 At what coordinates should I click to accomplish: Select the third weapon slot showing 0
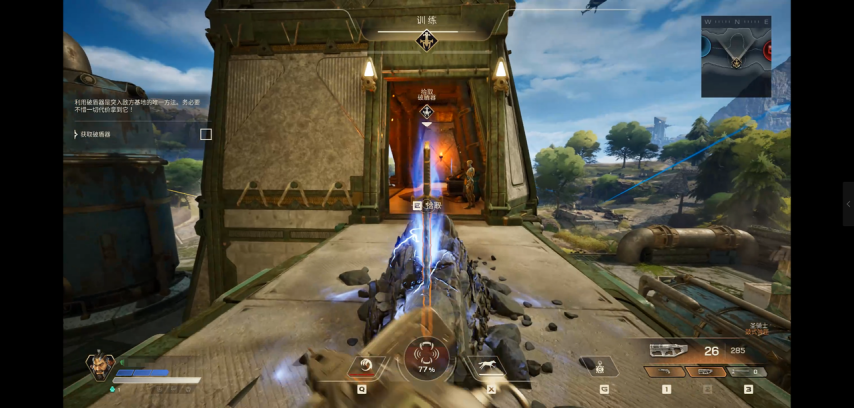tap(747, 372)
